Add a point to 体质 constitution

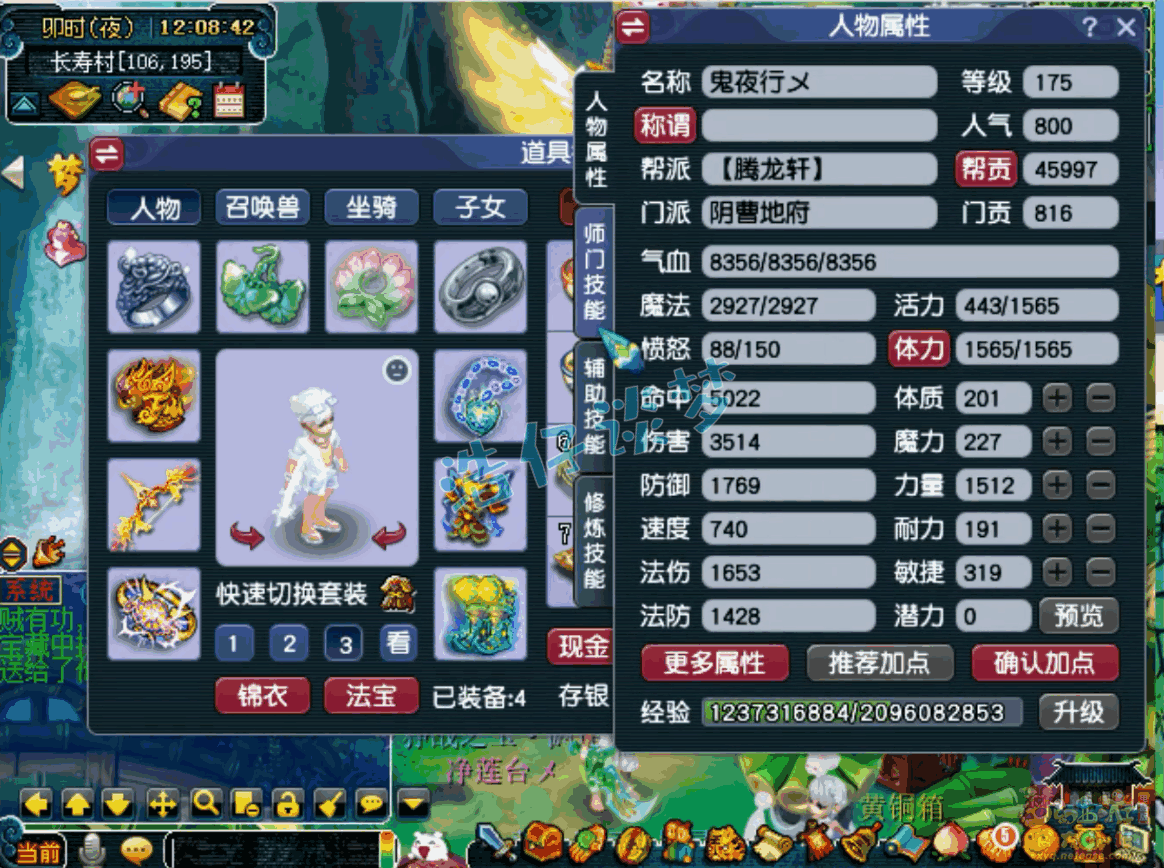click(x=1057, y=398)
